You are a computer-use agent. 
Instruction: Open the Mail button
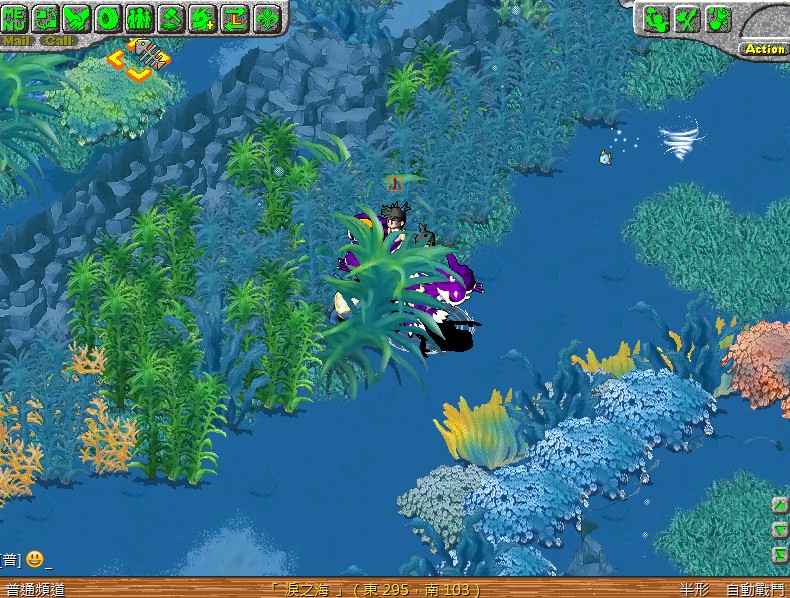pyautogui.click(x=15, y=41)
